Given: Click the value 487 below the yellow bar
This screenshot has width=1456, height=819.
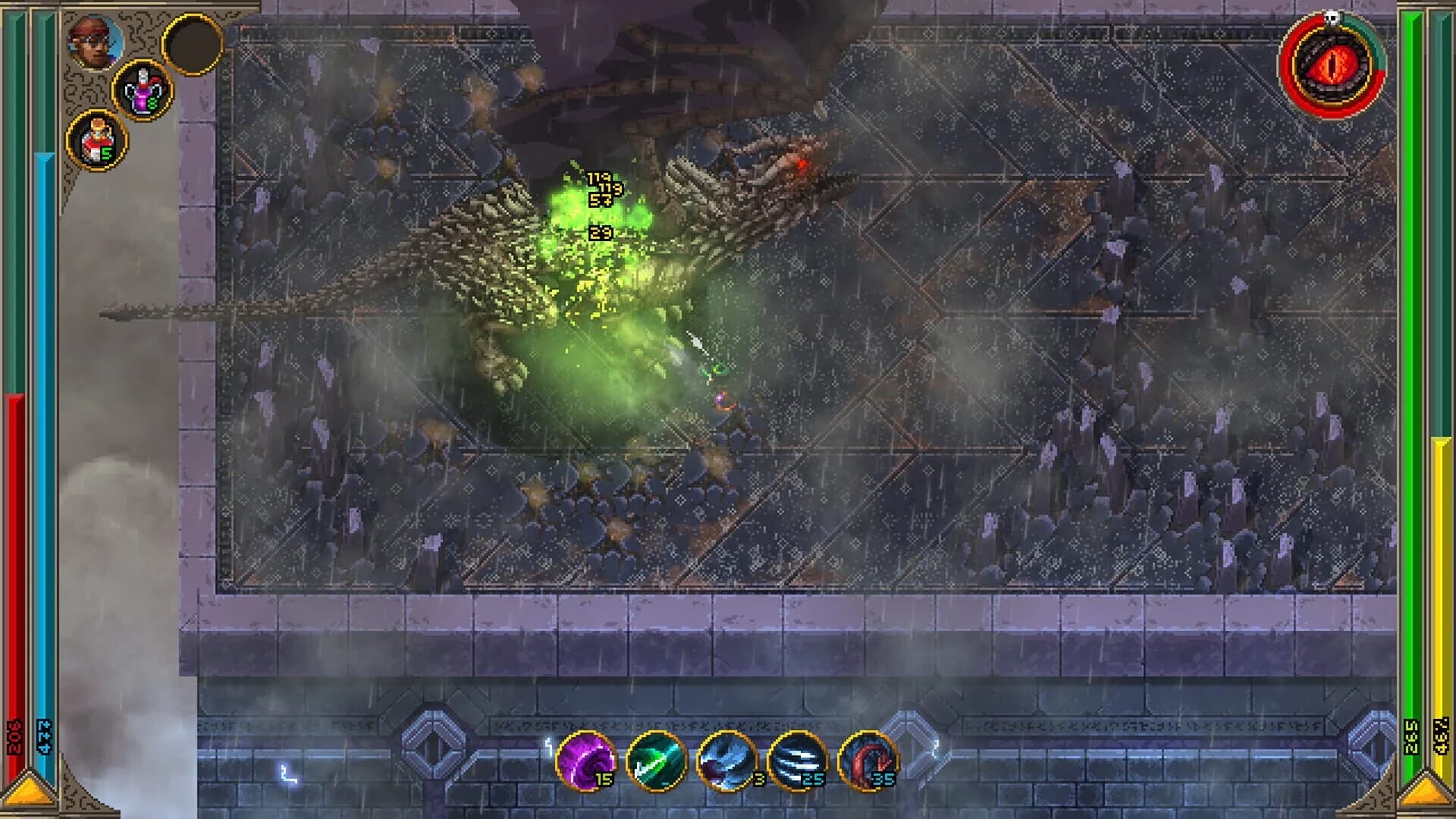Looking at the screenshot, I should 1440,736.
